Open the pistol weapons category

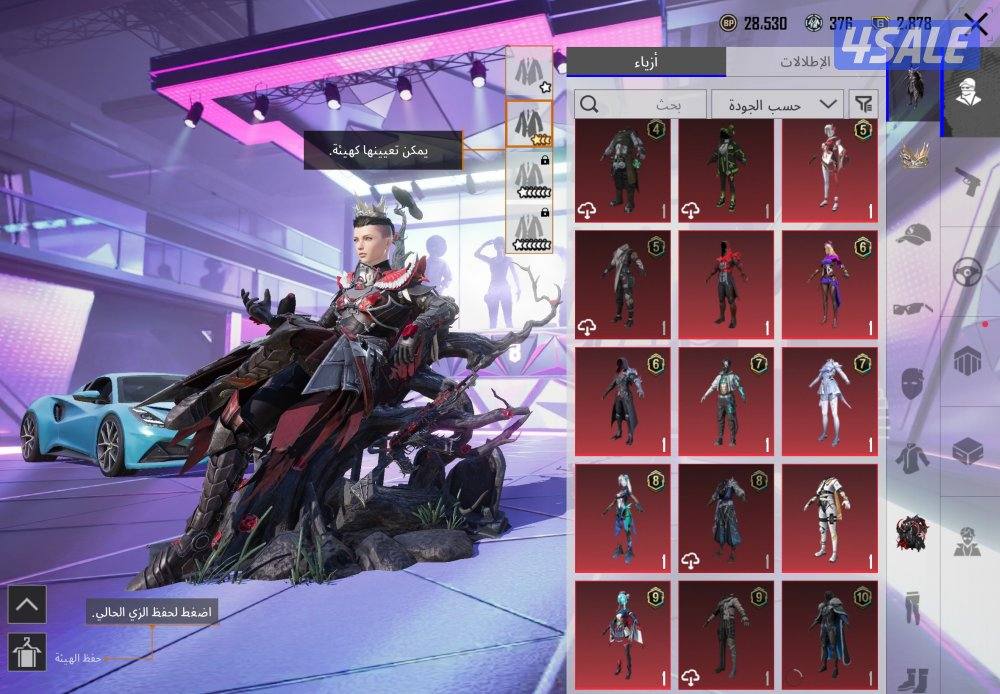[x=966, y=181]
